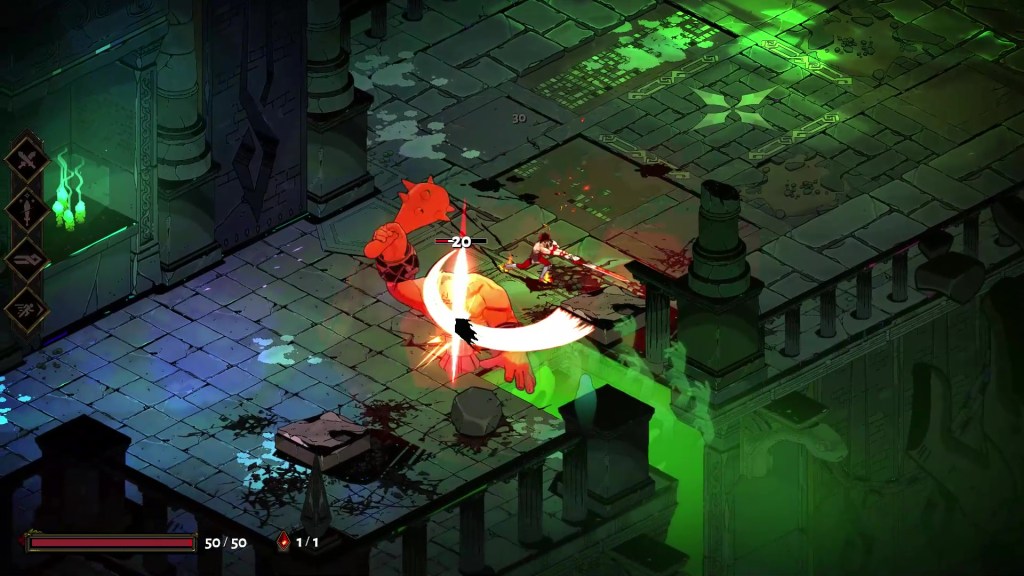Screen dimensions: 1024x576
Task: Choose the cast ability slot
Action: click(x=27, y=259)
